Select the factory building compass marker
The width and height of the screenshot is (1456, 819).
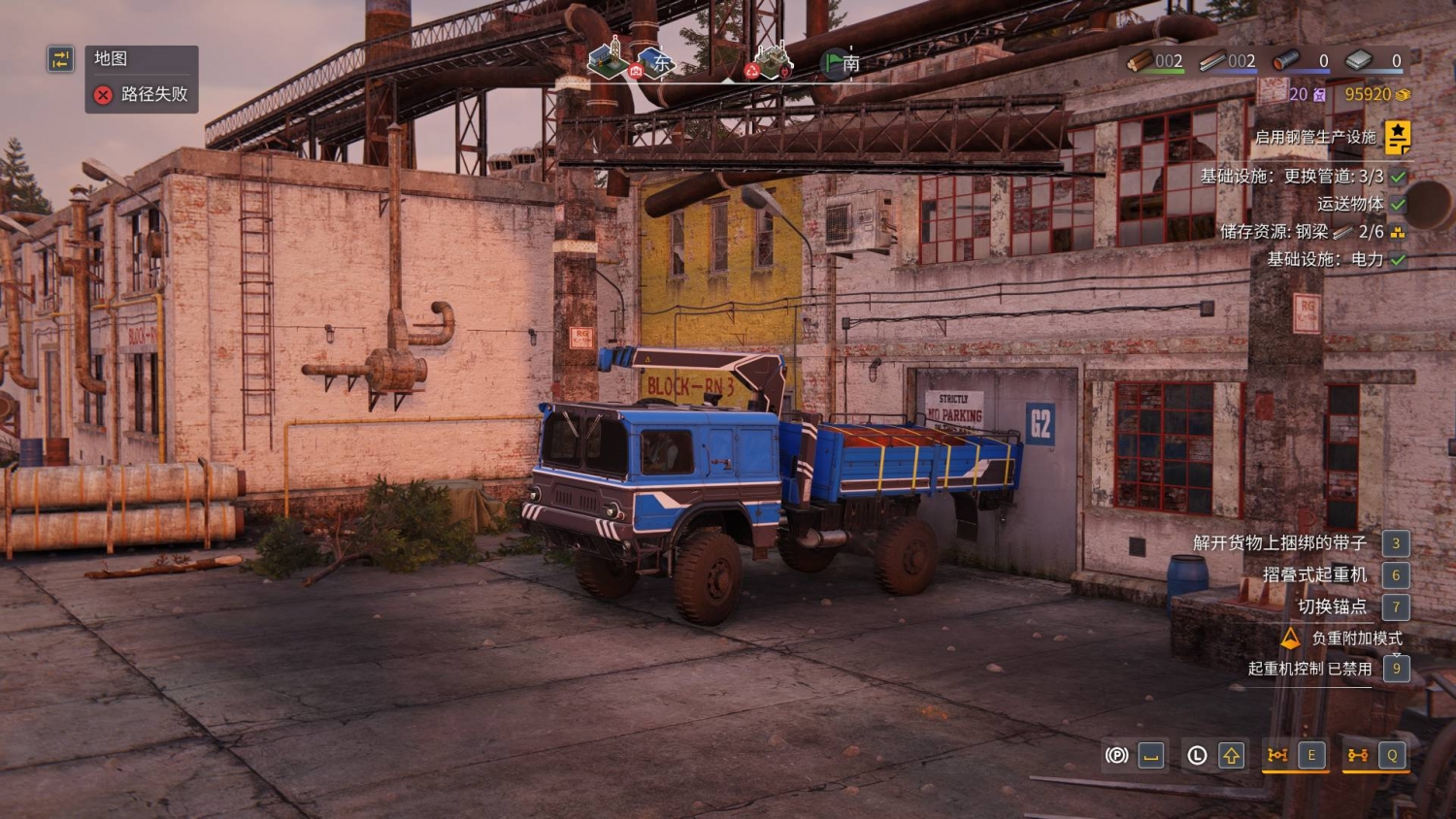point(772,60)
